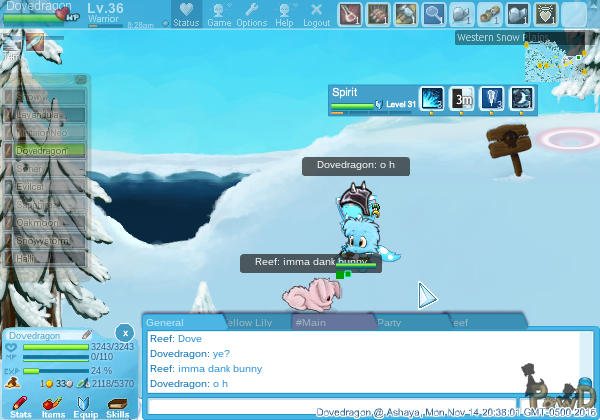Use the heart item in the hotbar
Image resolution: width=600 pixels, height=420 pixels.
545,14
